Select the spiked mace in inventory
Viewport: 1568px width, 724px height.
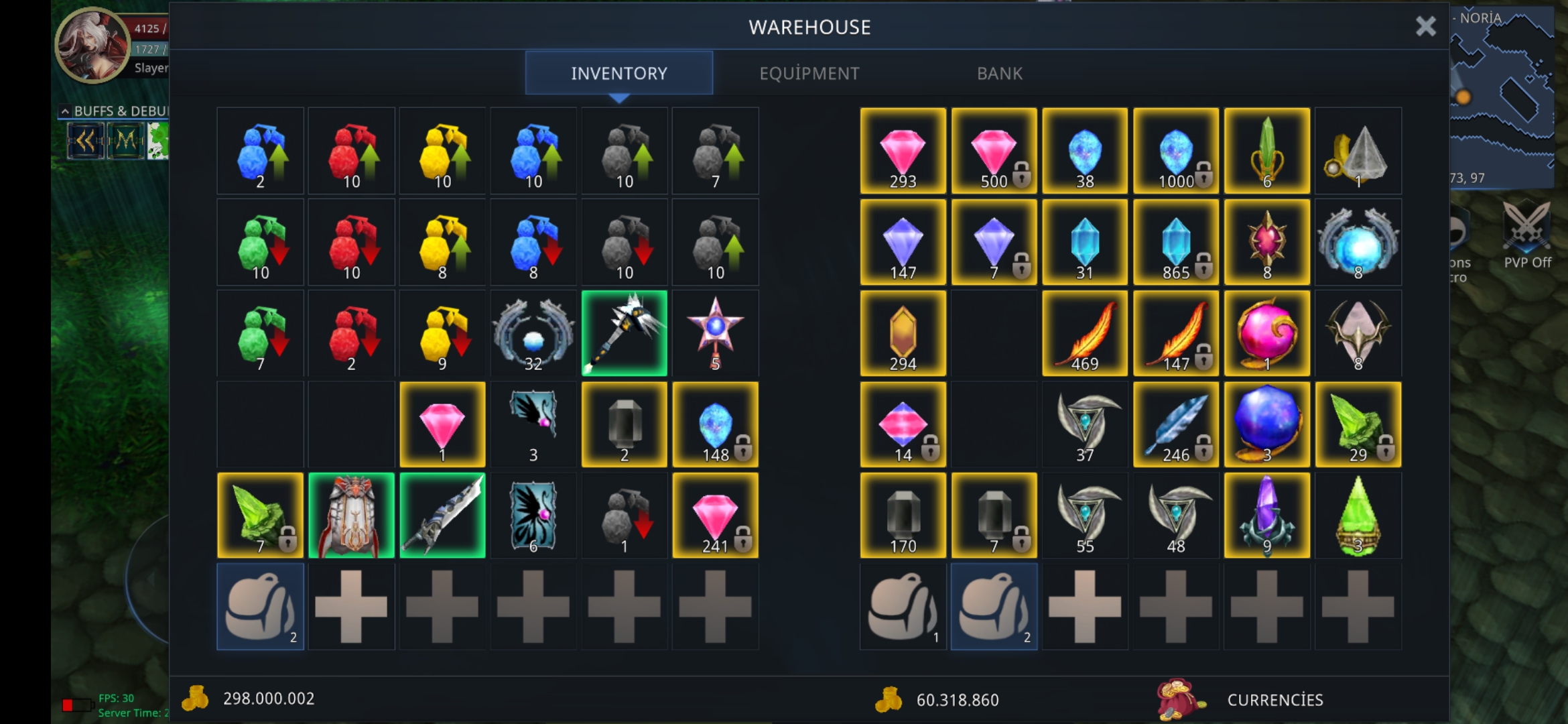(x=624, y=333)
